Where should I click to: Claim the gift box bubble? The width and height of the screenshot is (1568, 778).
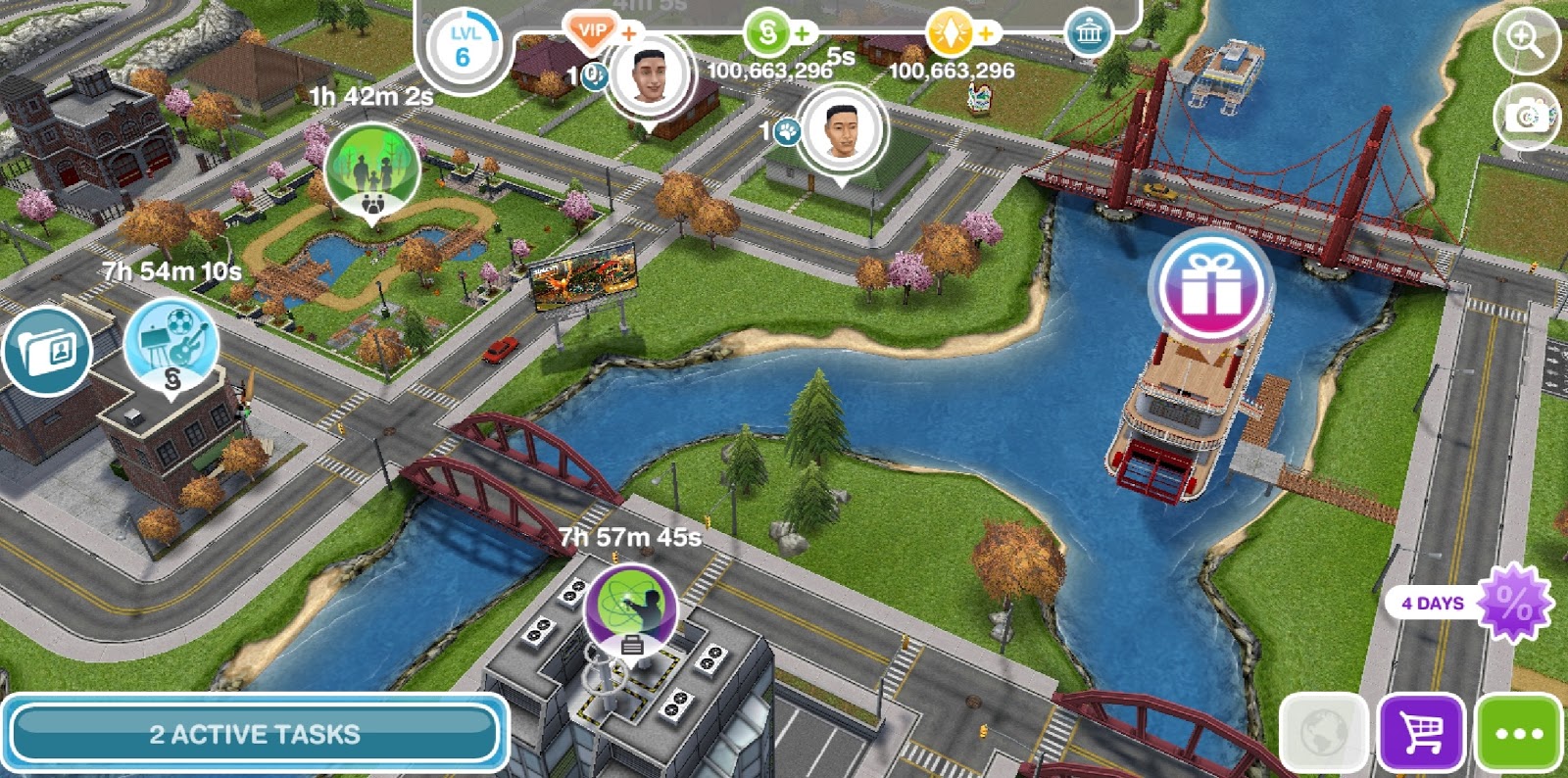click(1210, 286)
